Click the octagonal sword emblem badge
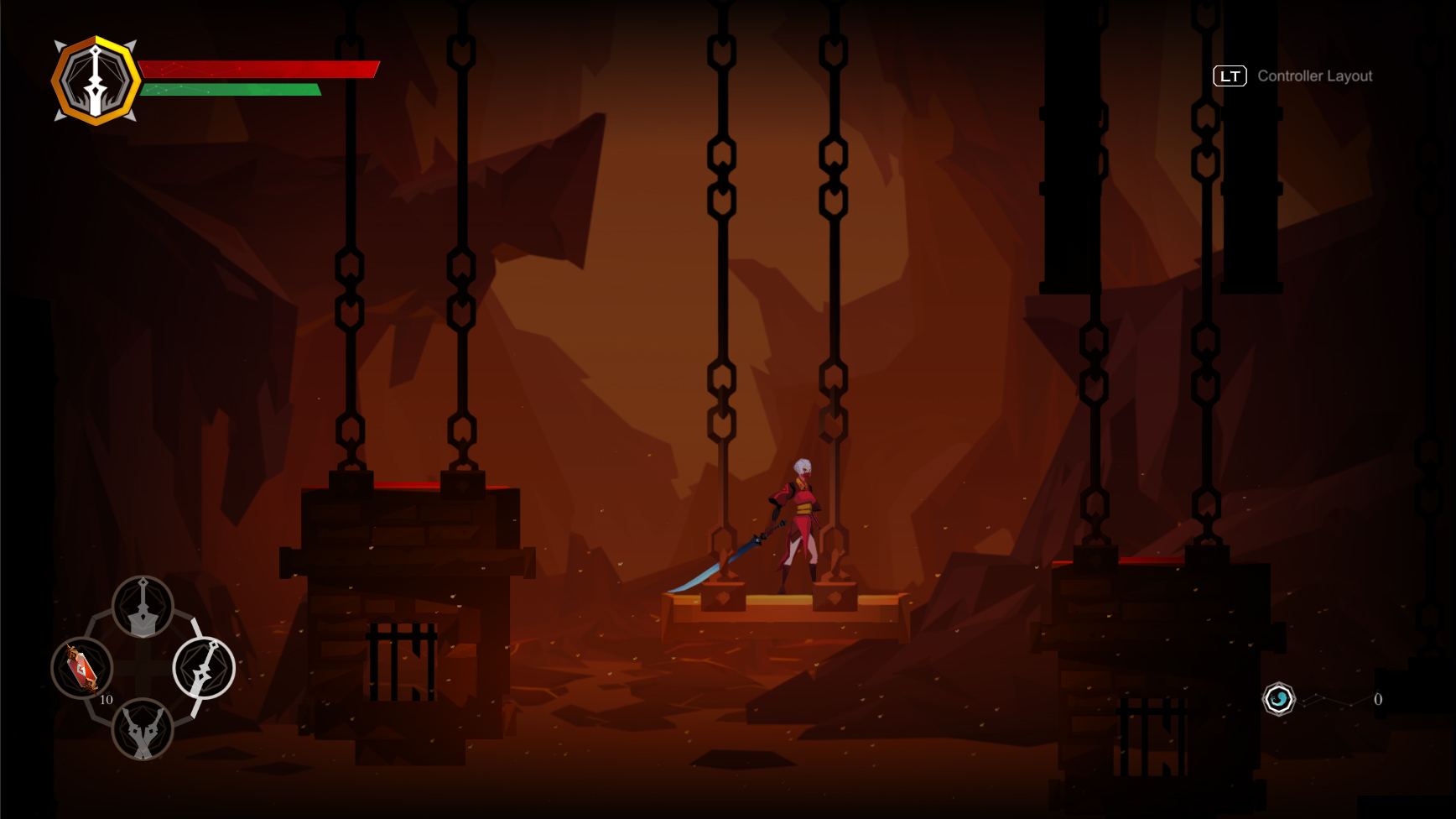The image size is (1456, 819). click(x=96, y=81)
